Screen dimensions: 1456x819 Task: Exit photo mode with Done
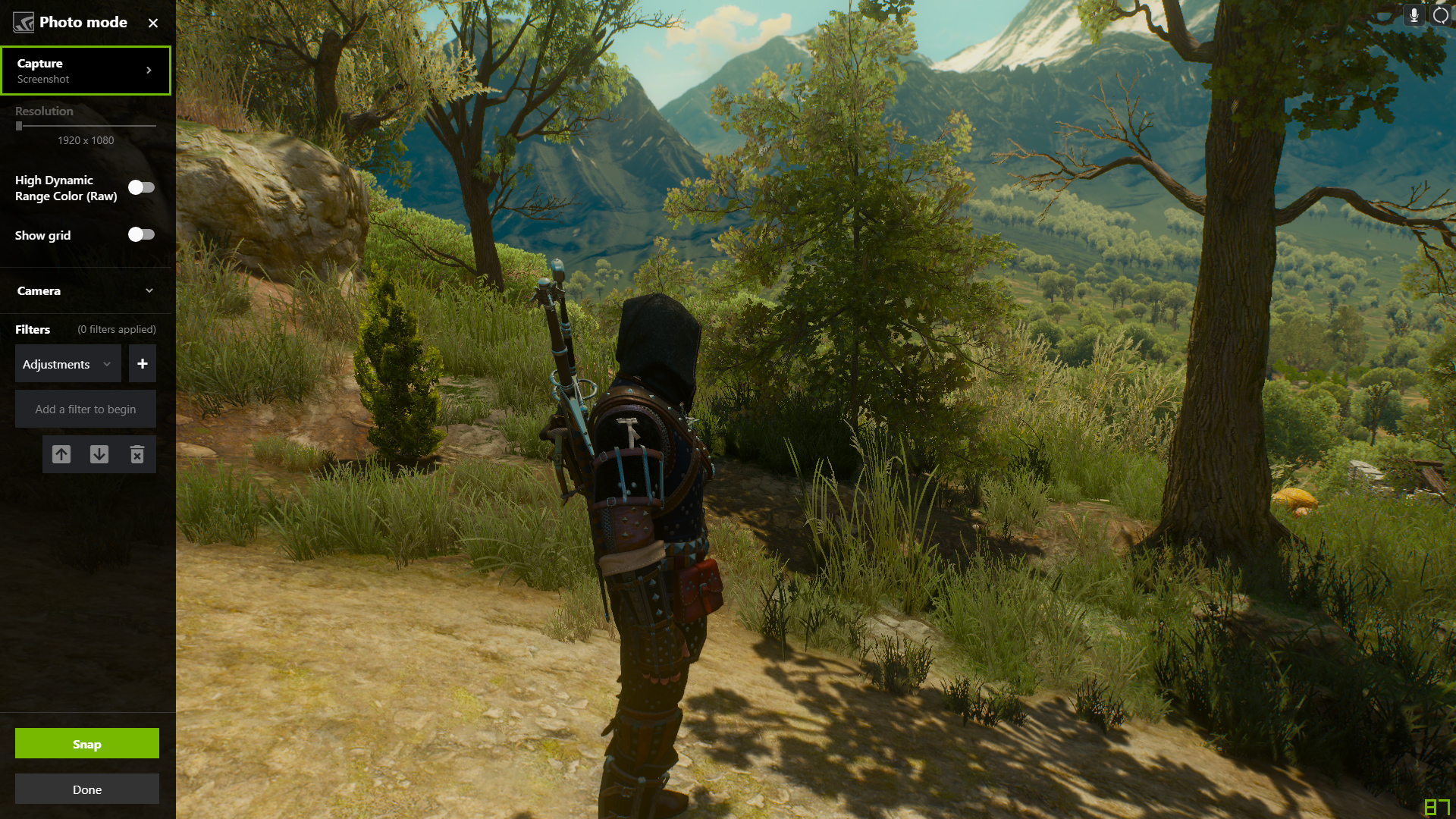pos(87,789)
